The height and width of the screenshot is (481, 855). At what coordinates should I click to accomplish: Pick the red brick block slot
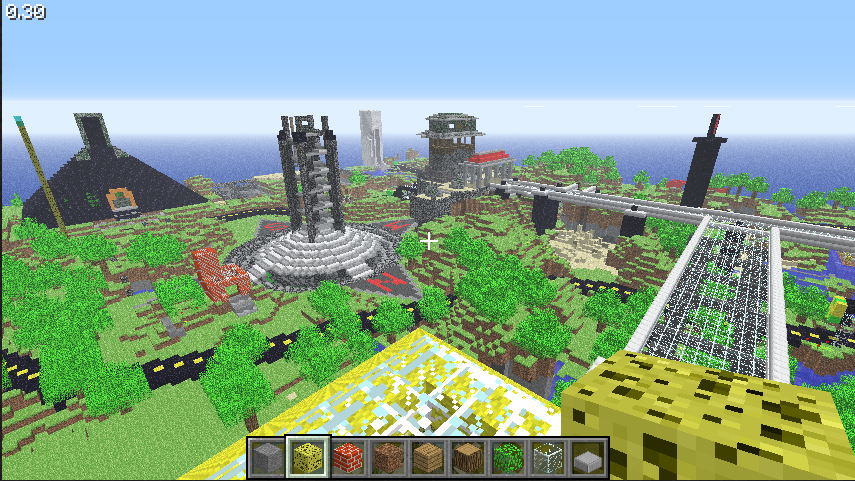[347, 458]
